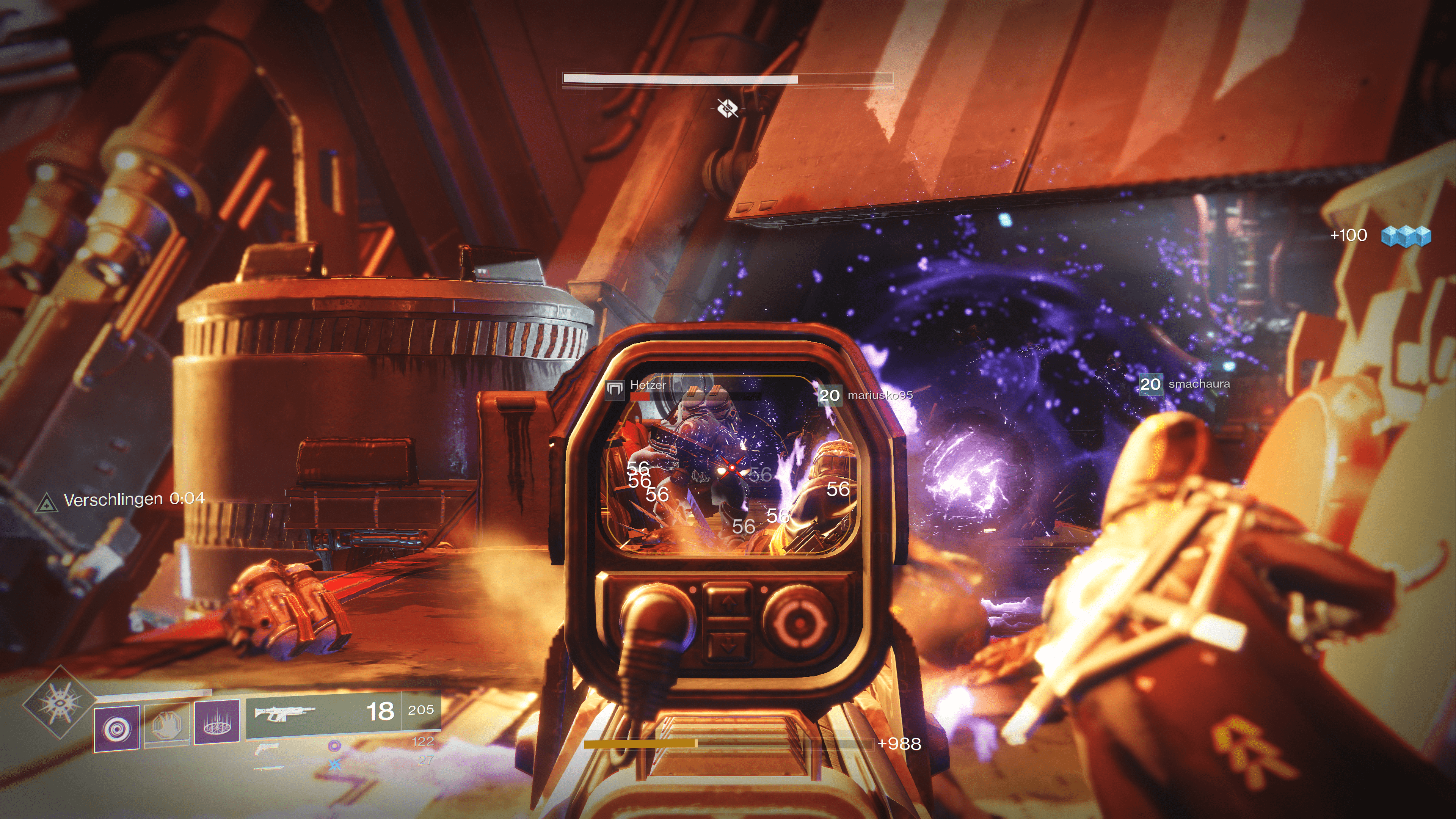Switch to the sword heavy weapon icon

pos(269,767)
